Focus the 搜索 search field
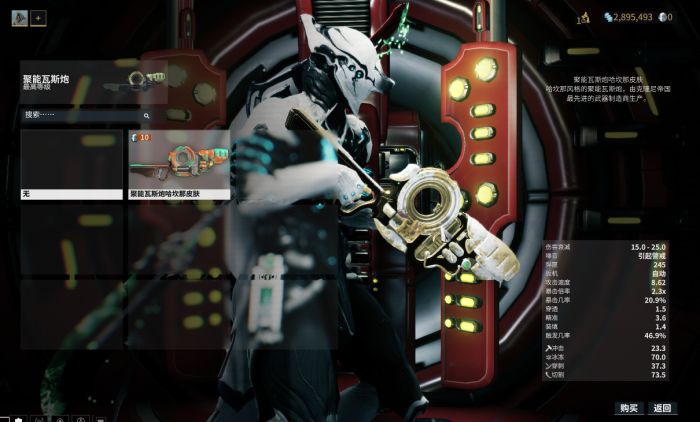 82,115
